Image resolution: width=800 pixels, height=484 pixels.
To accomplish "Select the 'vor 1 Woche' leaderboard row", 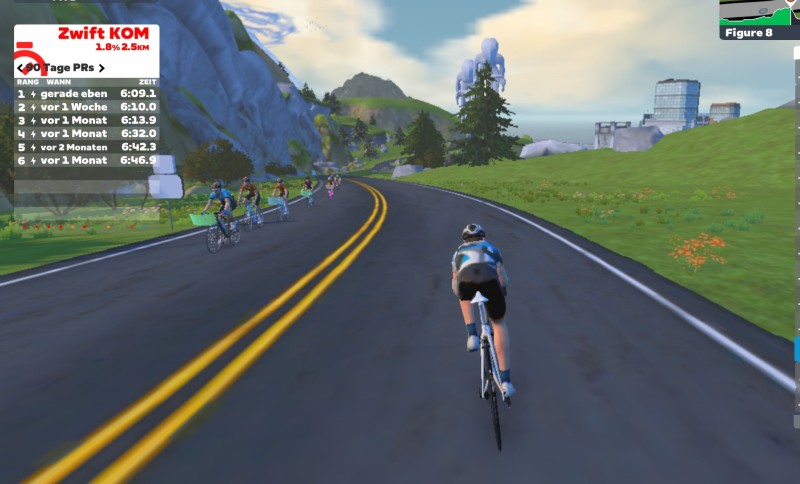I will pyautogui.click(x=87, y=106).
